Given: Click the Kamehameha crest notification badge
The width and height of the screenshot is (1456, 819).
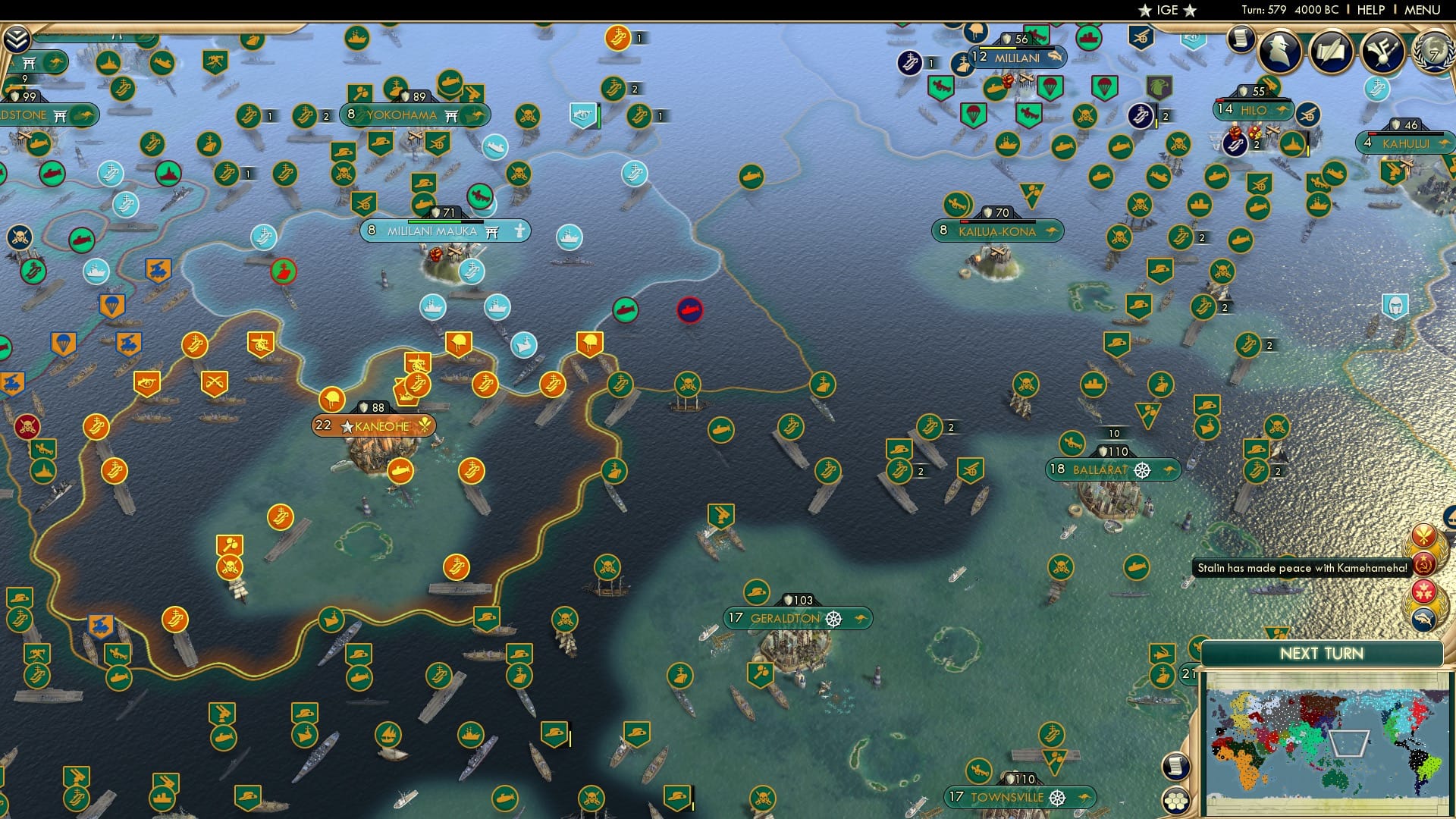Looking at the screenshot, I should coord(1424,535).
